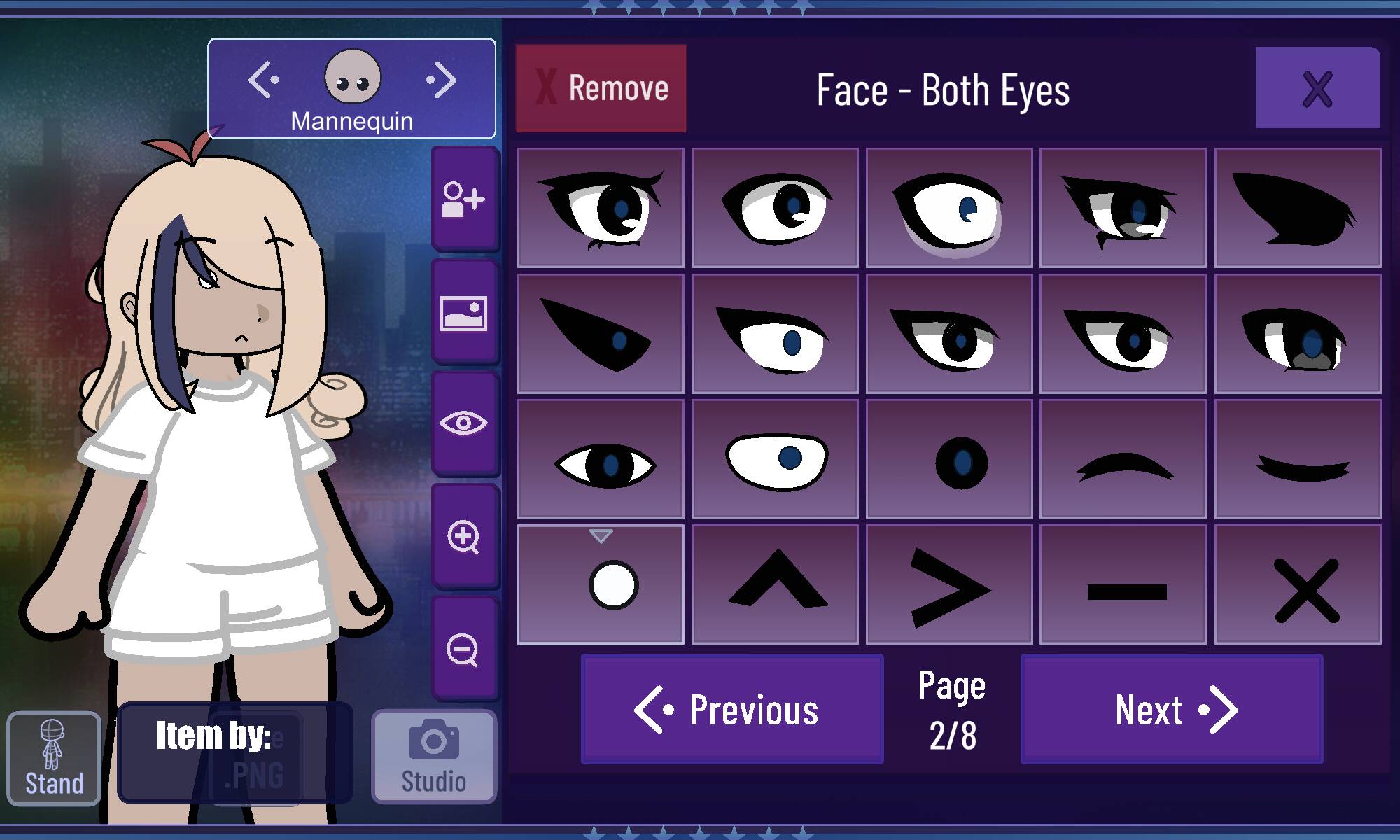
Task: Choose the flat dash line eyes
Action: click(1123, 584)
